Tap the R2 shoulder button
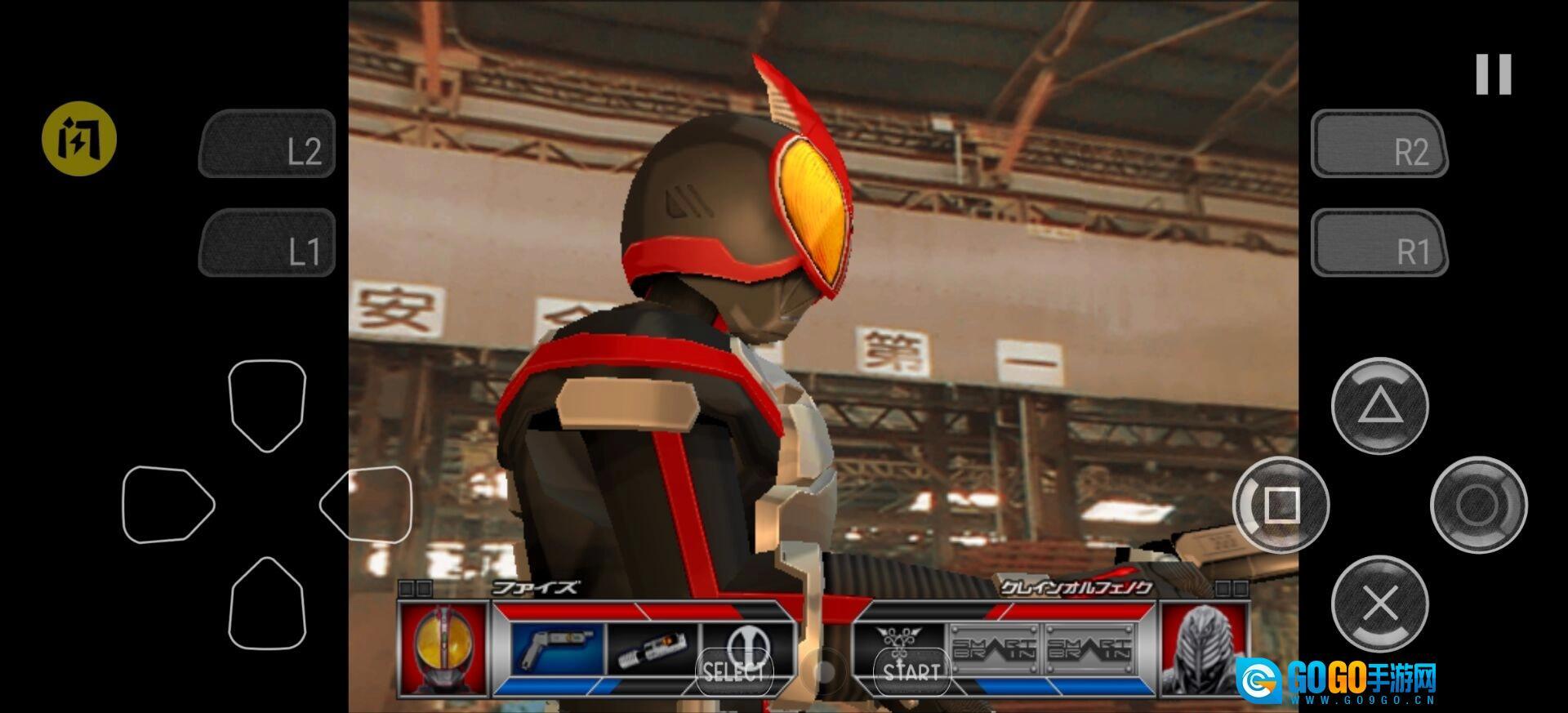1568x713 pixels. point(1379,144)
